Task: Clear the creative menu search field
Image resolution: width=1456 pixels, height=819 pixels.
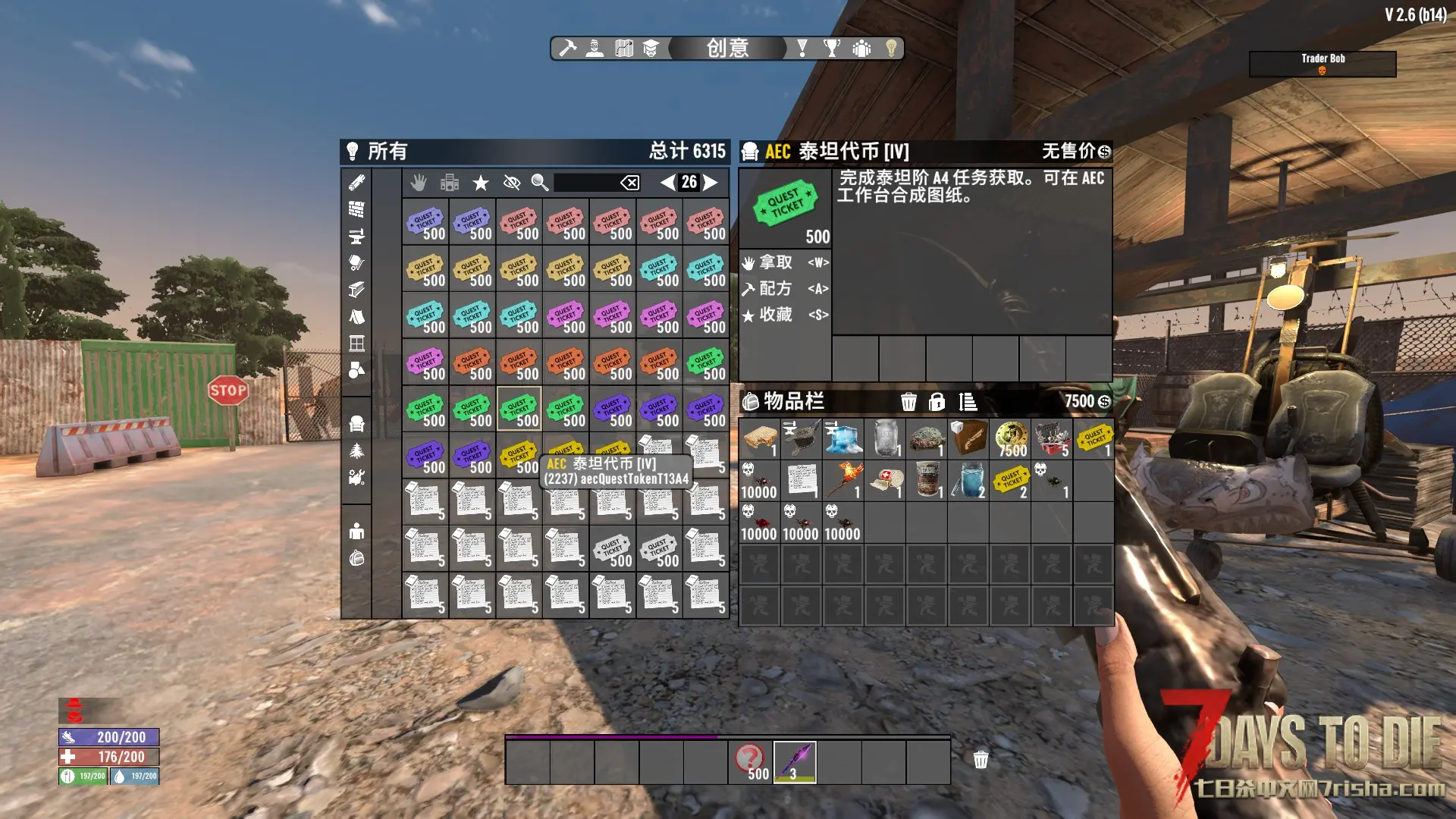Action: [x=629, y=183]
